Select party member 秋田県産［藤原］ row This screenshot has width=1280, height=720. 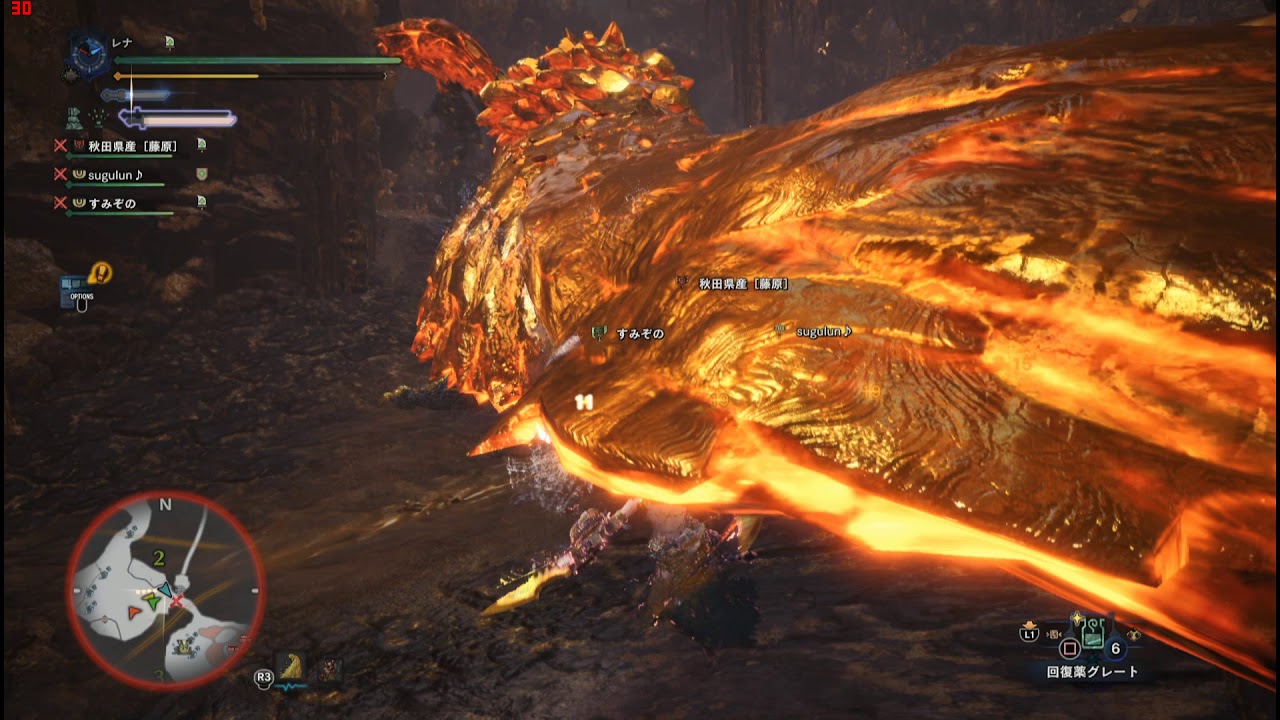coord(132,146)
